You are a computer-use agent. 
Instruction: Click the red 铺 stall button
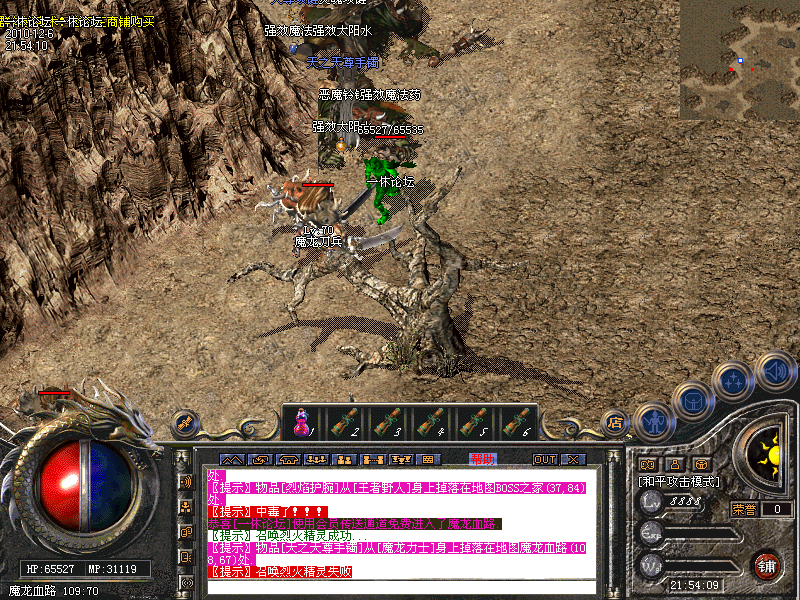click(x=767, y=565)
